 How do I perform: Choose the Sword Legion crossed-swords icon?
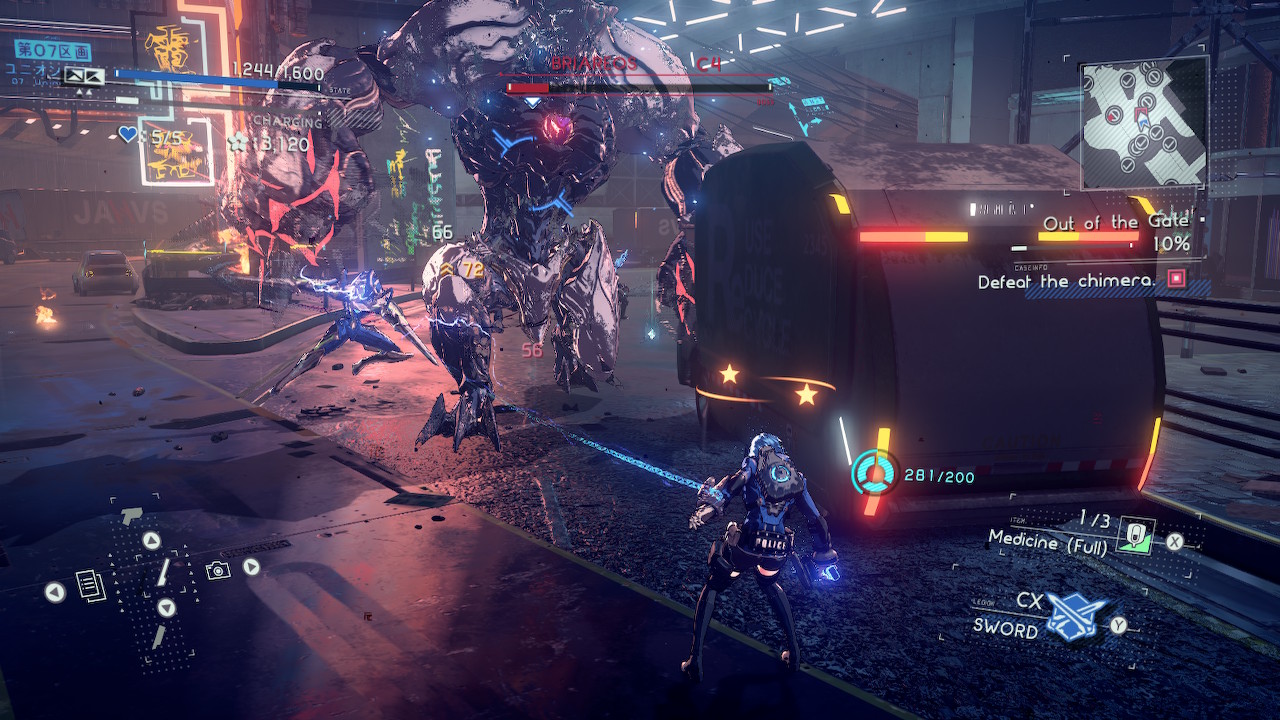point(1076,618)
